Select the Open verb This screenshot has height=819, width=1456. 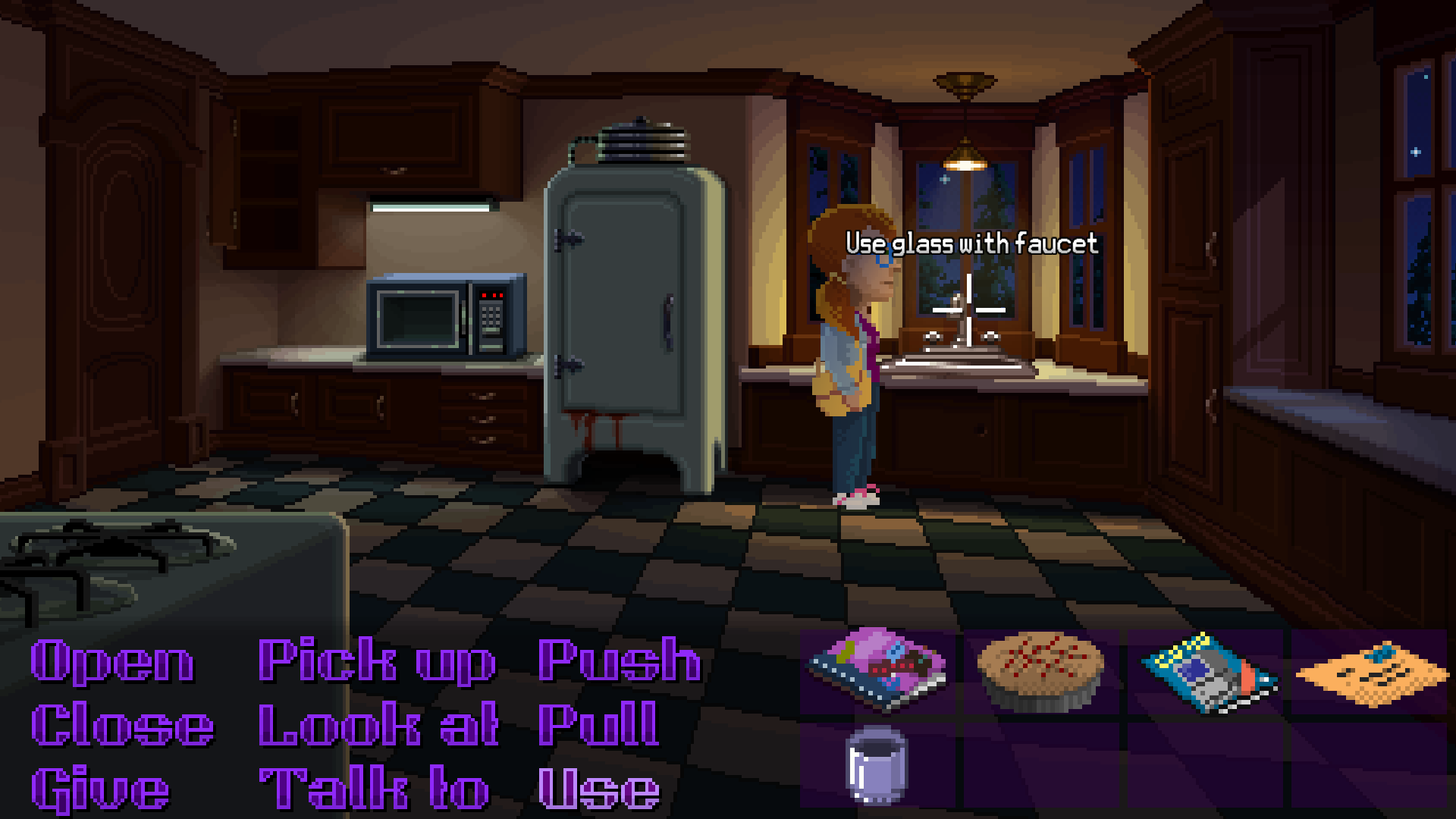tap(110, 664)
